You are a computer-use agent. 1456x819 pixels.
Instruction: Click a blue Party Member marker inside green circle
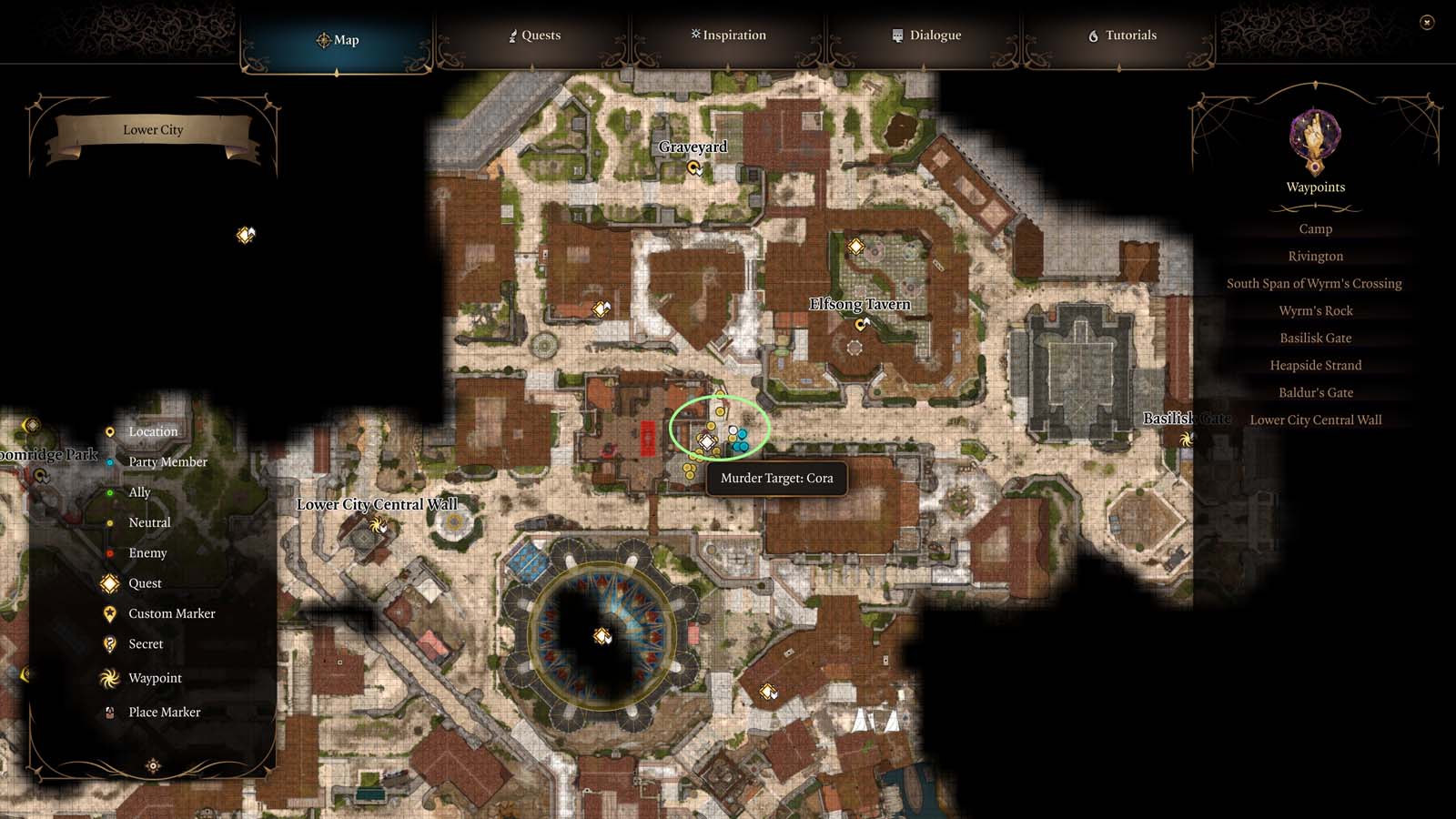(x=743, y=435)
